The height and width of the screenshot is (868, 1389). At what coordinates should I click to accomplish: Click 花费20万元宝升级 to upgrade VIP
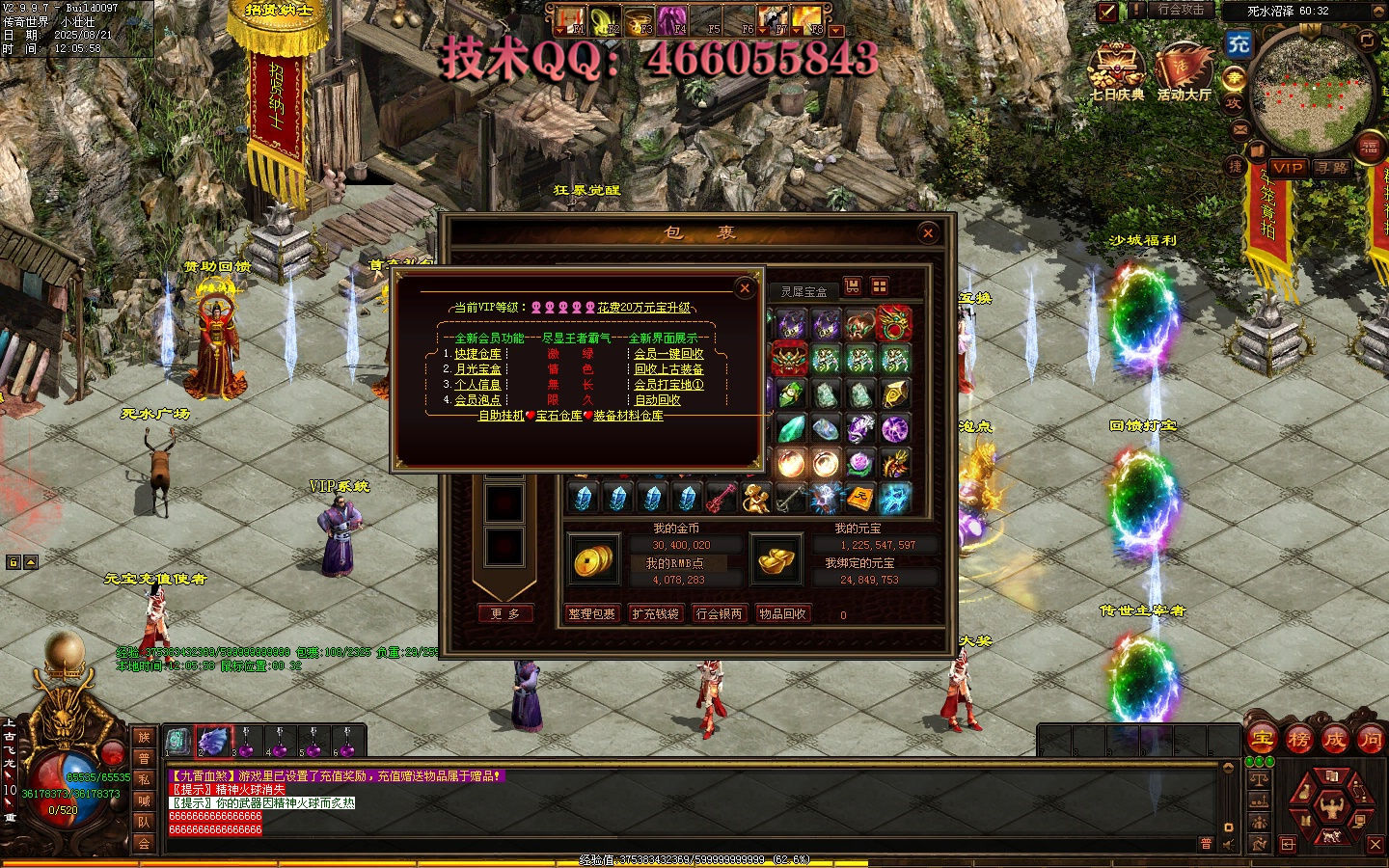click(644, 308)
